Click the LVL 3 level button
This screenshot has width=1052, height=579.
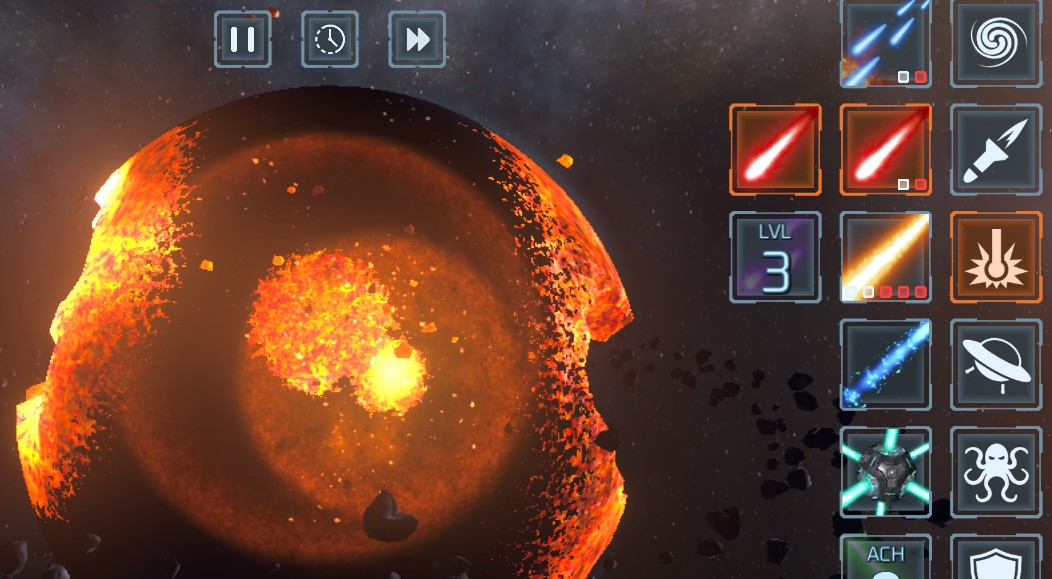[x=775, y=257]
